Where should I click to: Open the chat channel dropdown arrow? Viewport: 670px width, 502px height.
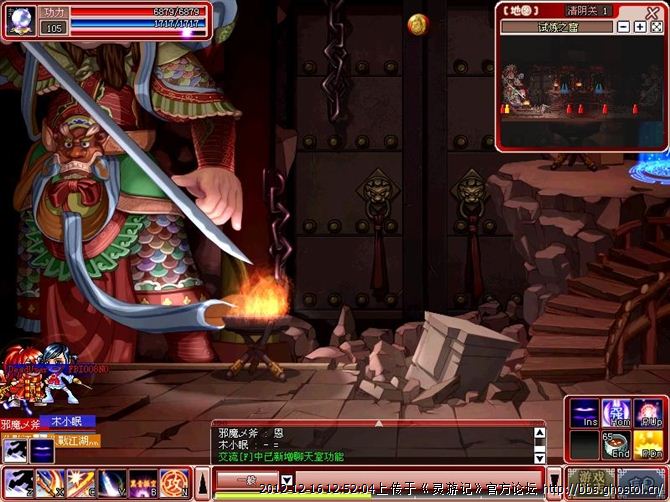[286, 481]
